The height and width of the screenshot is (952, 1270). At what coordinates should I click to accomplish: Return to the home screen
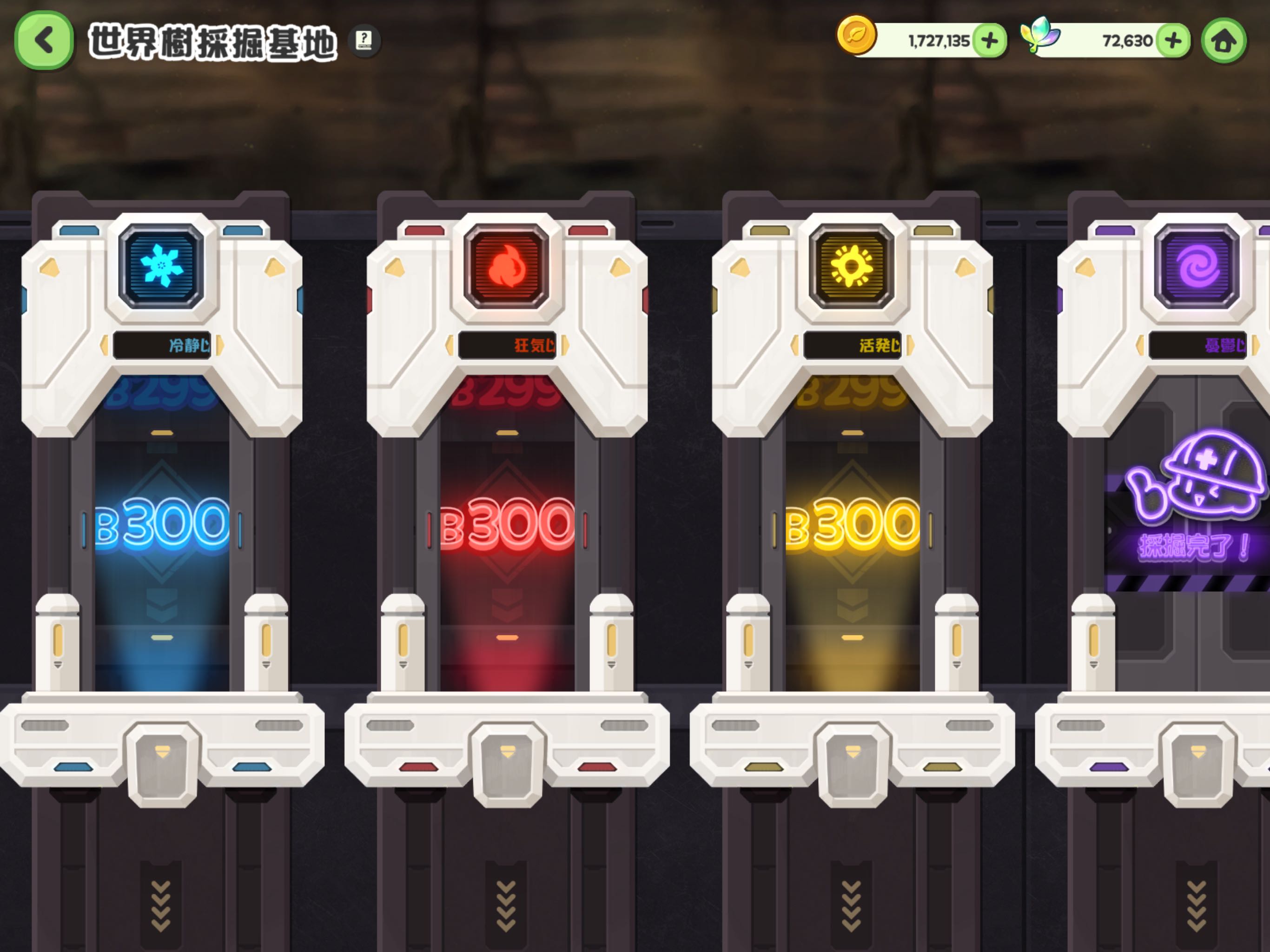click(x=1224, y=41)
